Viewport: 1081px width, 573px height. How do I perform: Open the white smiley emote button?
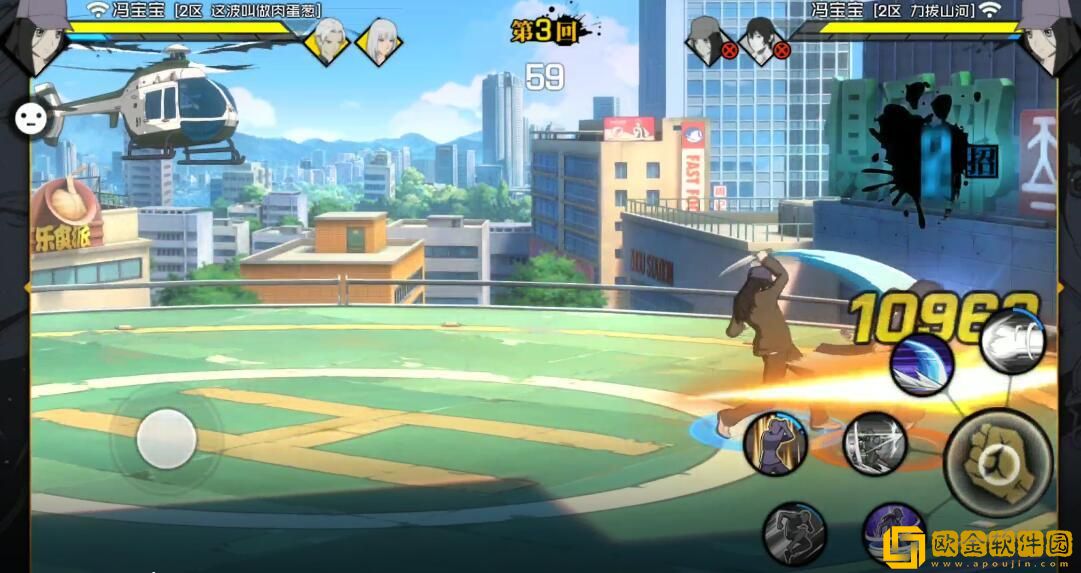31,118
